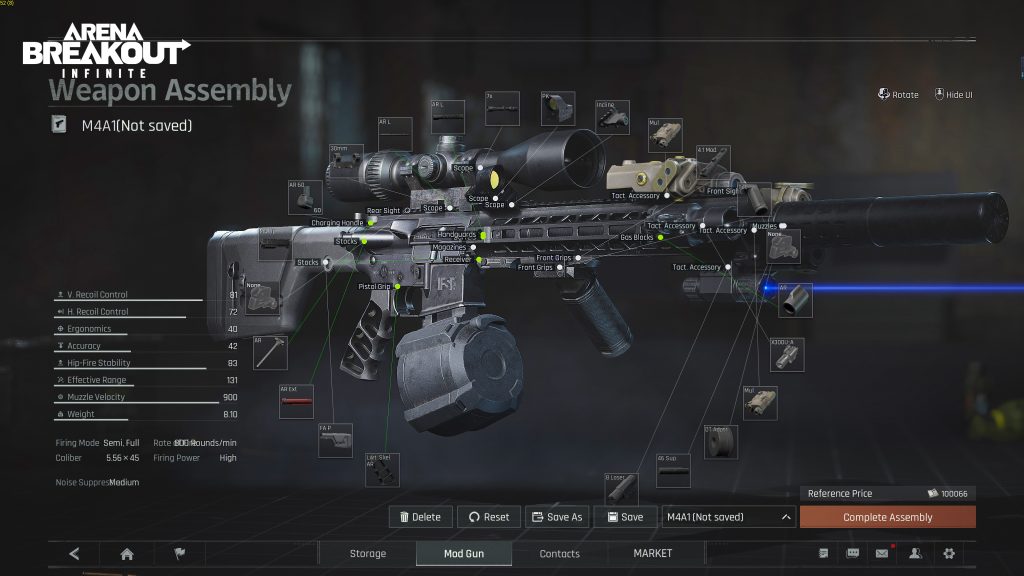
Task: Reset the weapon assembly
Action: pos(489,517)
